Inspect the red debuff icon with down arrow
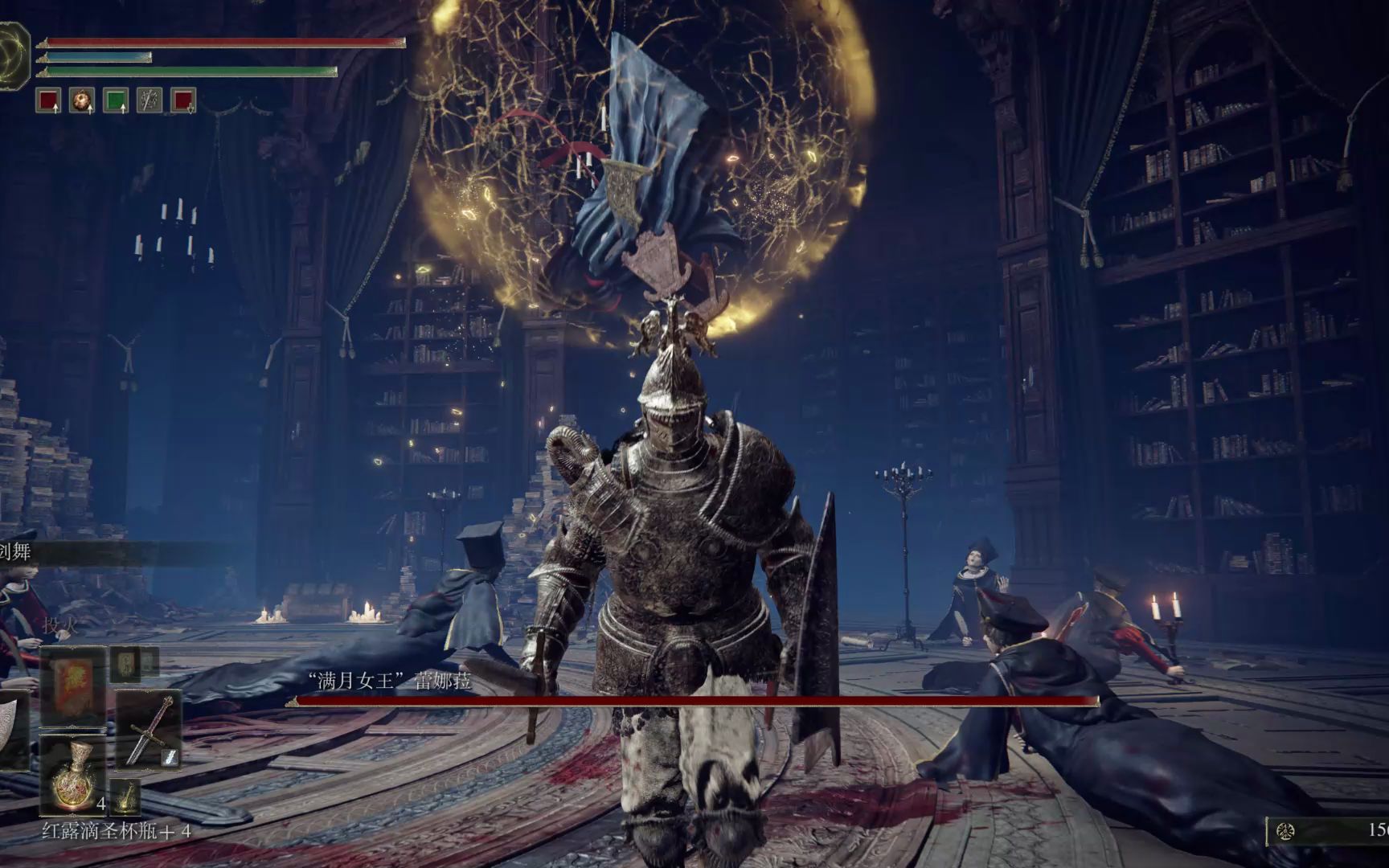 pyautogui.click(x=183, y=100)
